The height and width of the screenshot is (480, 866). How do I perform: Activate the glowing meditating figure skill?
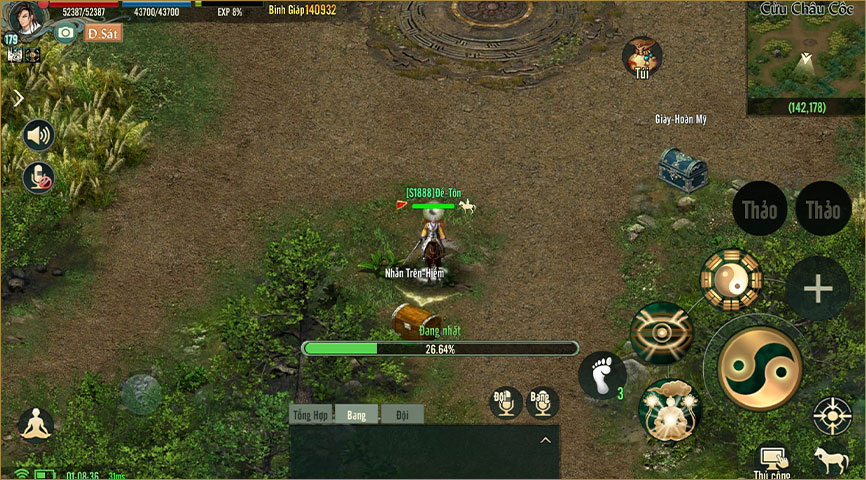click(669, 411)
